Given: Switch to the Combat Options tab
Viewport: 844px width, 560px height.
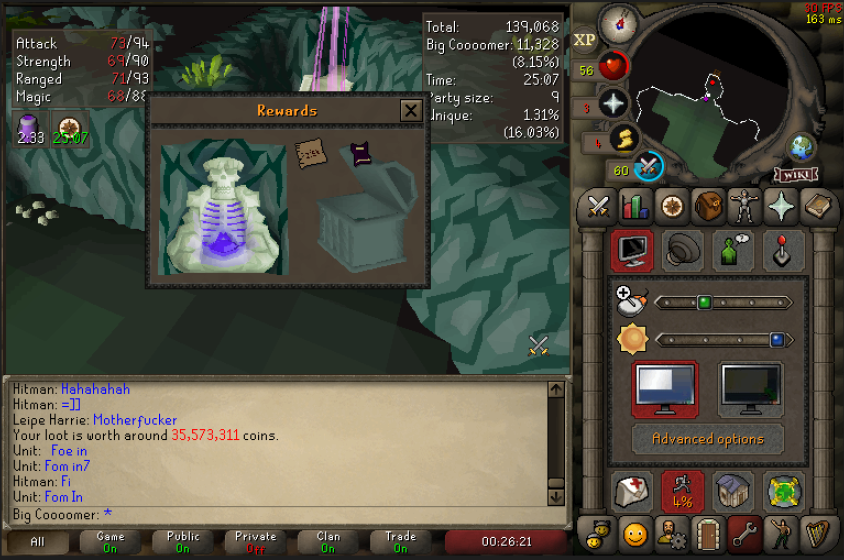Looking at the screenshot, I should (x=598, y=206).
